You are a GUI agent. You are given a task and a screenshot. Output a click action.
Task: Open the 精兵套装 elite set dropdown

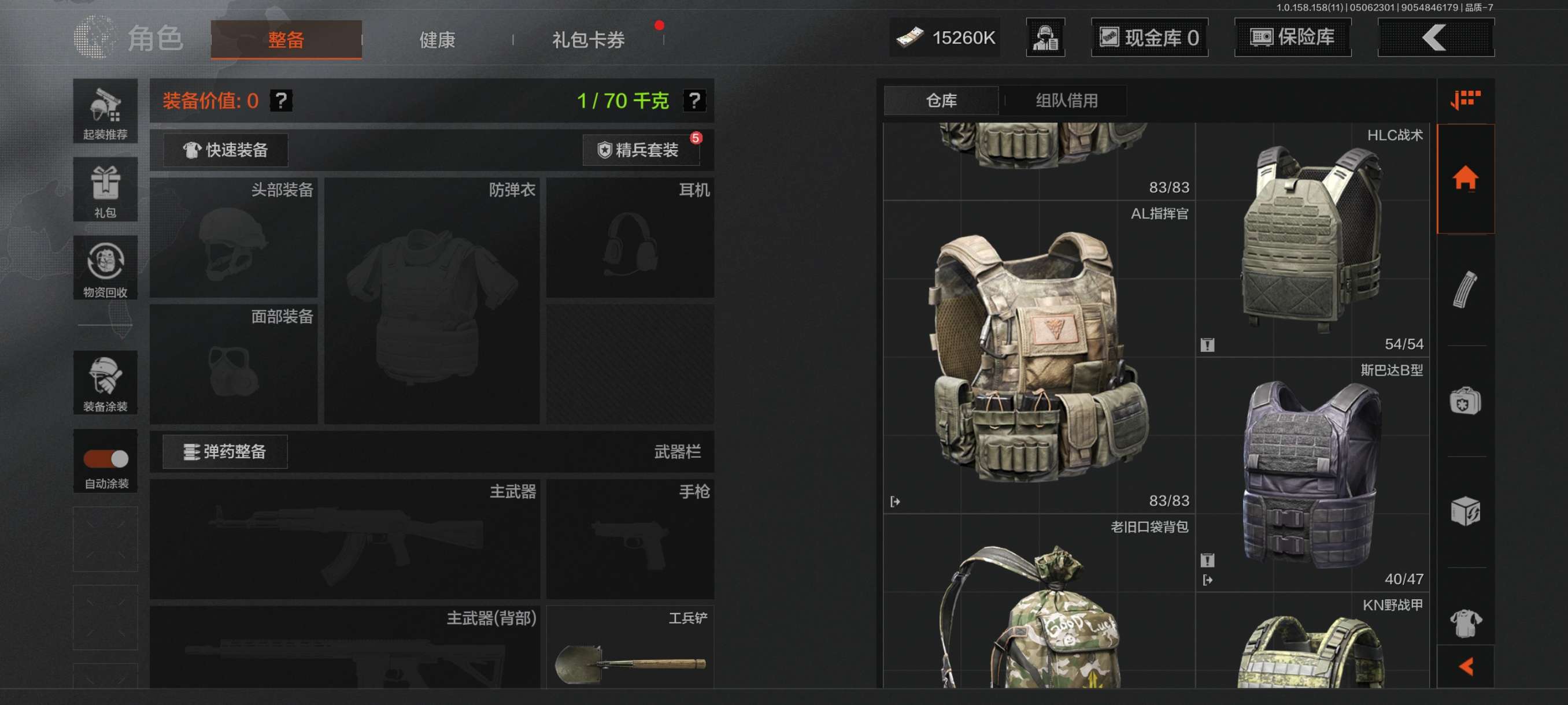click(641, 150)
